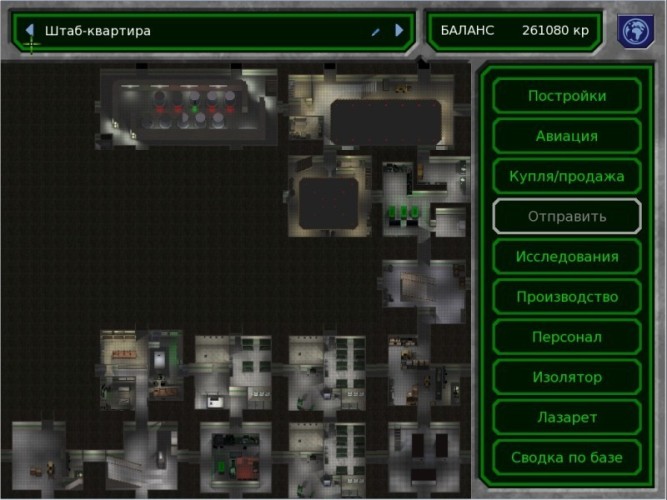667x500 pixels.
Task: Return to the globe view
Action: 632,30
